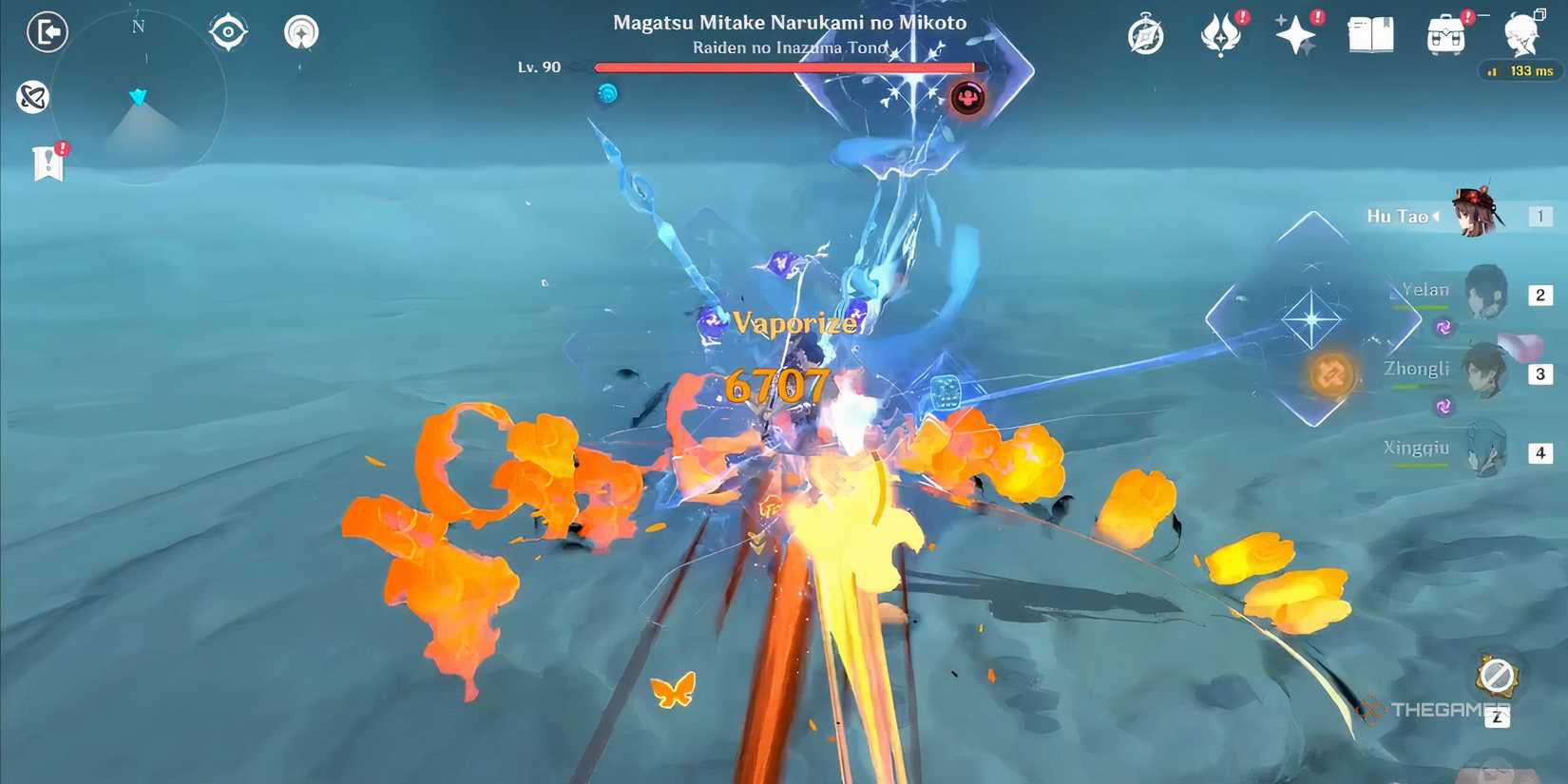Open the Adventurer Handbook book icon
This screenshot has height=784, width=1568.
pos(1371,34)
